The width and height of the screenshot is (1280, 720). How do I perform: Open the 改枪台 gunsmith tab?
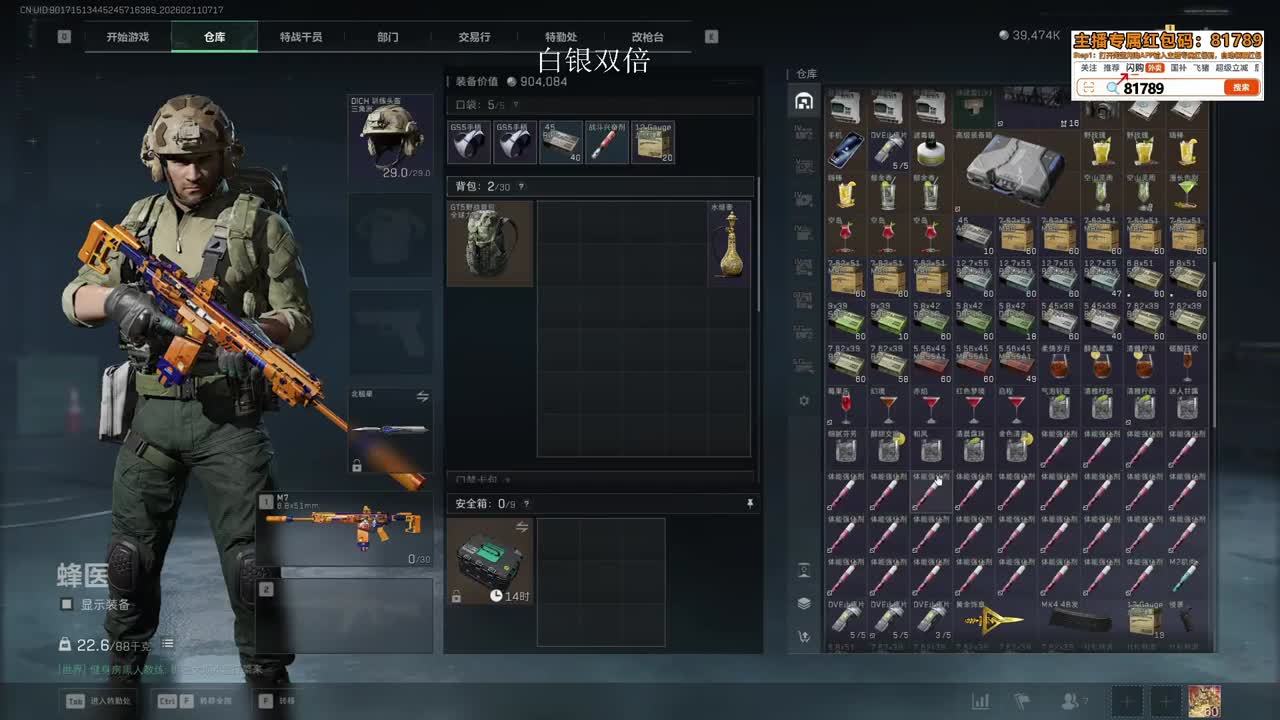click(647, 37)
